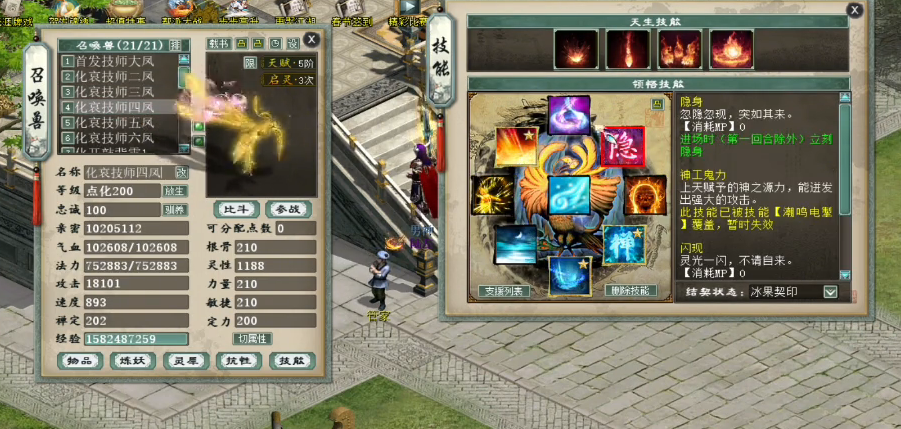
Task: Open the 抗性 resistance button
Action: click(240, 360)
